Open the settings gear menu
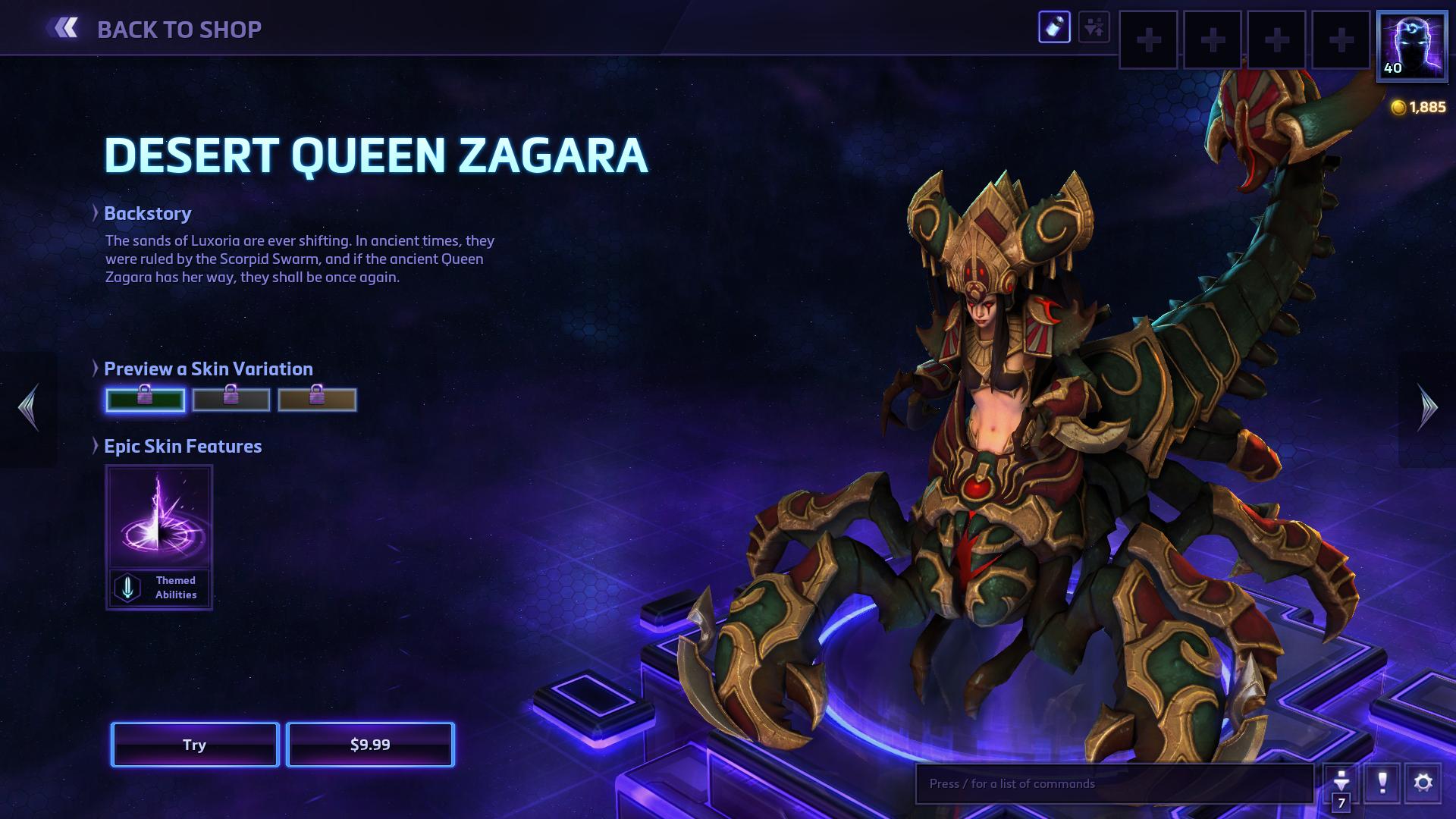The height and width of the screenshot is (819, 1456). point(1423,783)
